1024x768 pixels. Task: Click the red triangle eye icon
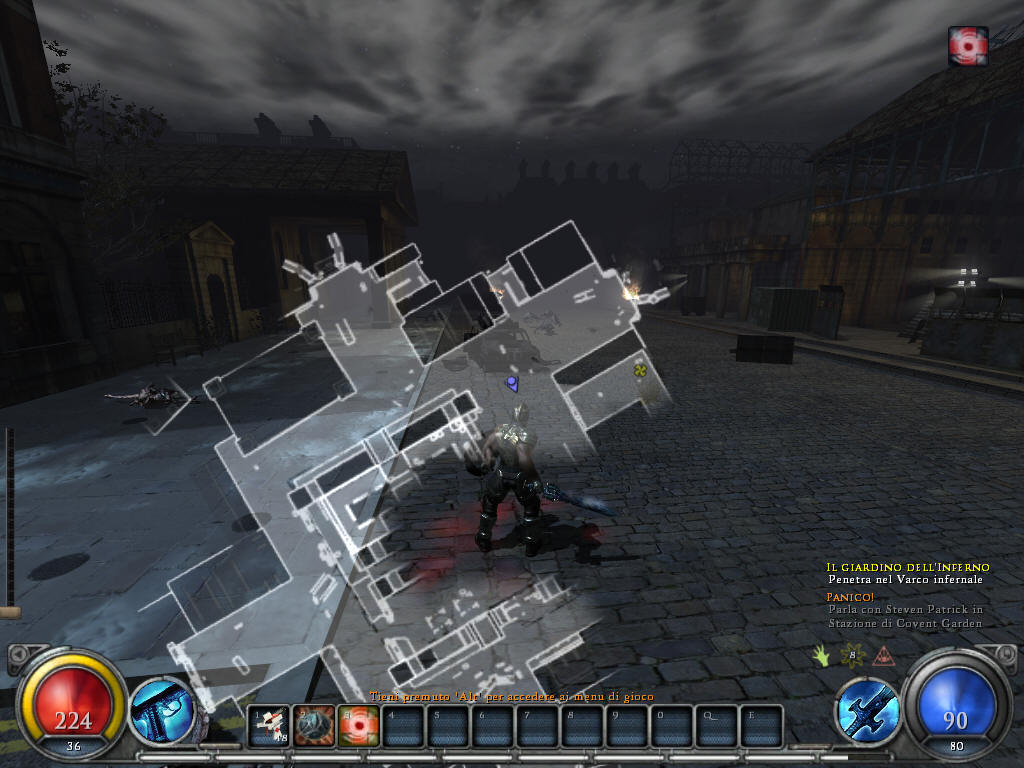883,656
